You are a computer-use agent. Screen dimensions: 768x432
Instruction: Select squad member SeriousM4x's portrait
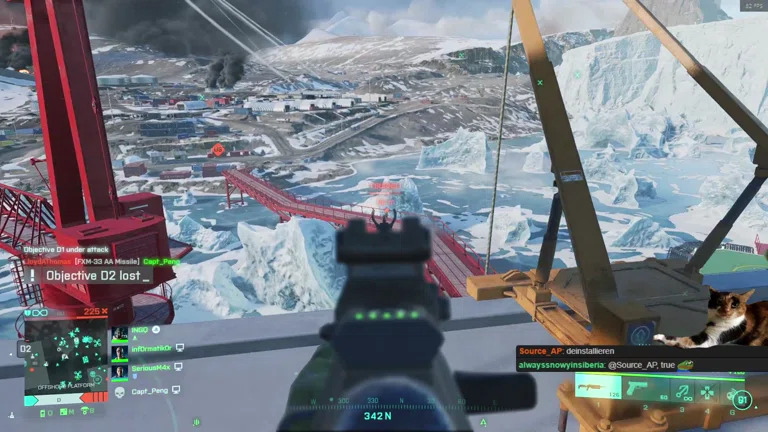(120, 369)
